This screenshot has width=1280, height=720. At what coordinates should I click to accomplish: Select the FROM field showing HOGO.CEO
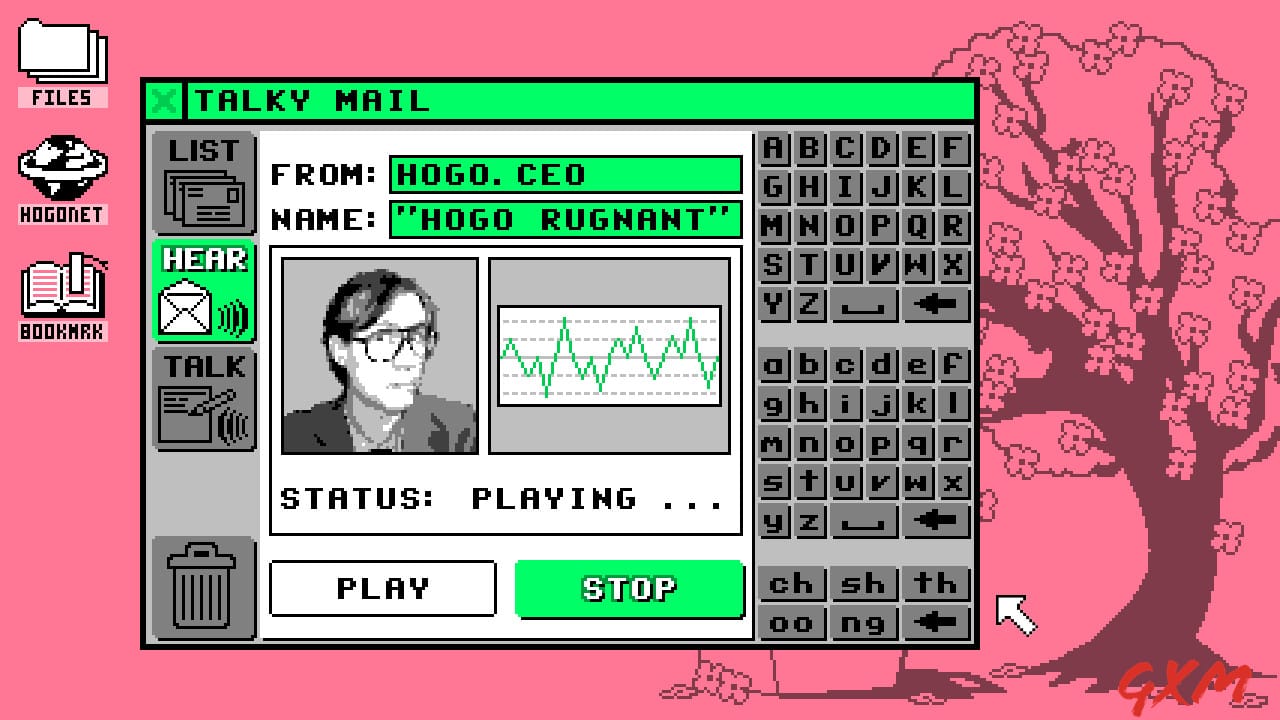pos(565,174)
